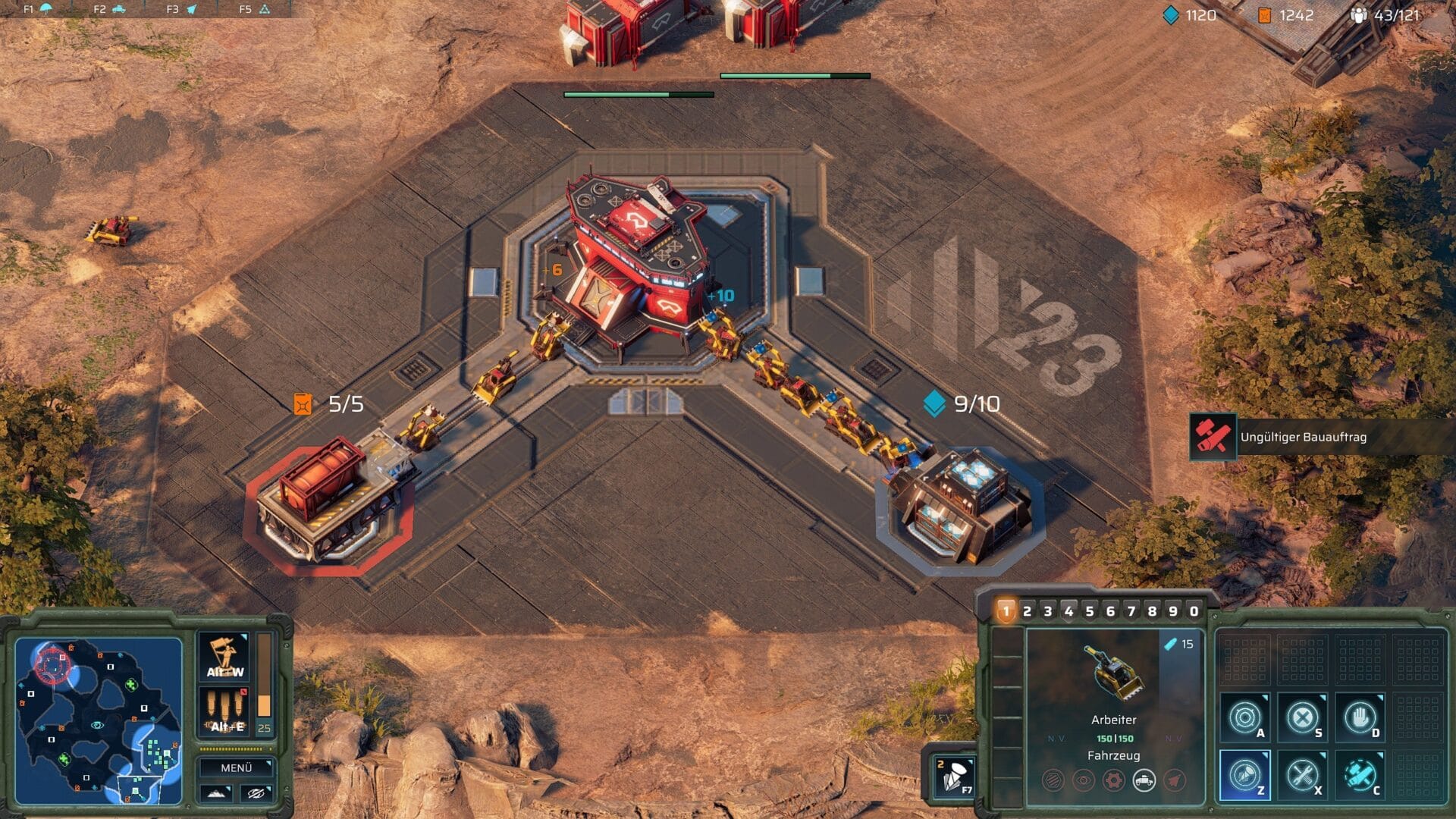Select the vehicle icon under the Arbeiter portrait
This screenshot has height=819, width=1456.
[x=1144, y=780]
